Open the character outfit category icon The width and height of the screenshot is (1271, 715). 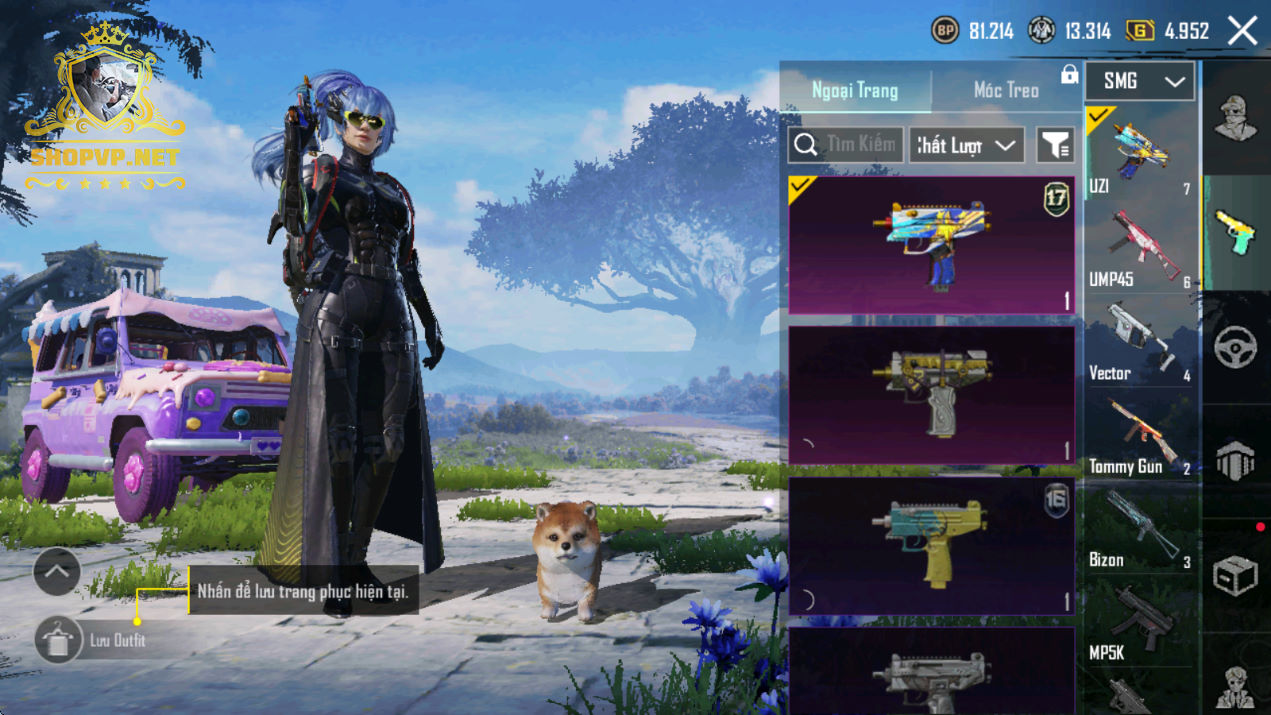coord(1236,118)
